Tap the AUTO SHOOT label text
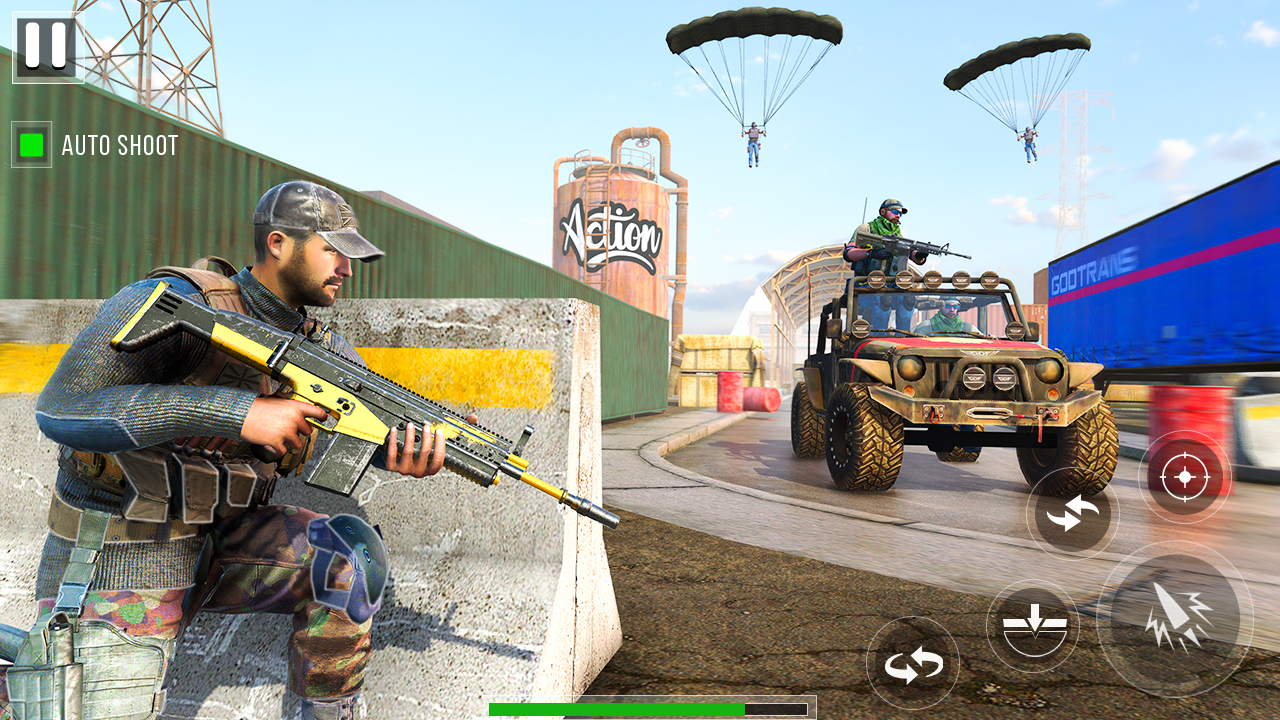 (x=118, y=146)
